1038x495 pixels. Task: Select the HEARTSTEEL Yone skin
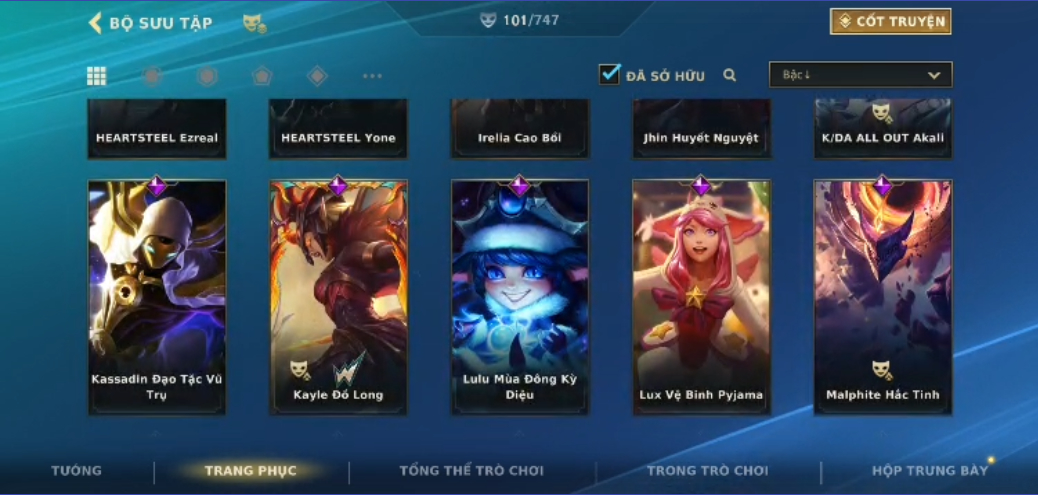(338, 130)
